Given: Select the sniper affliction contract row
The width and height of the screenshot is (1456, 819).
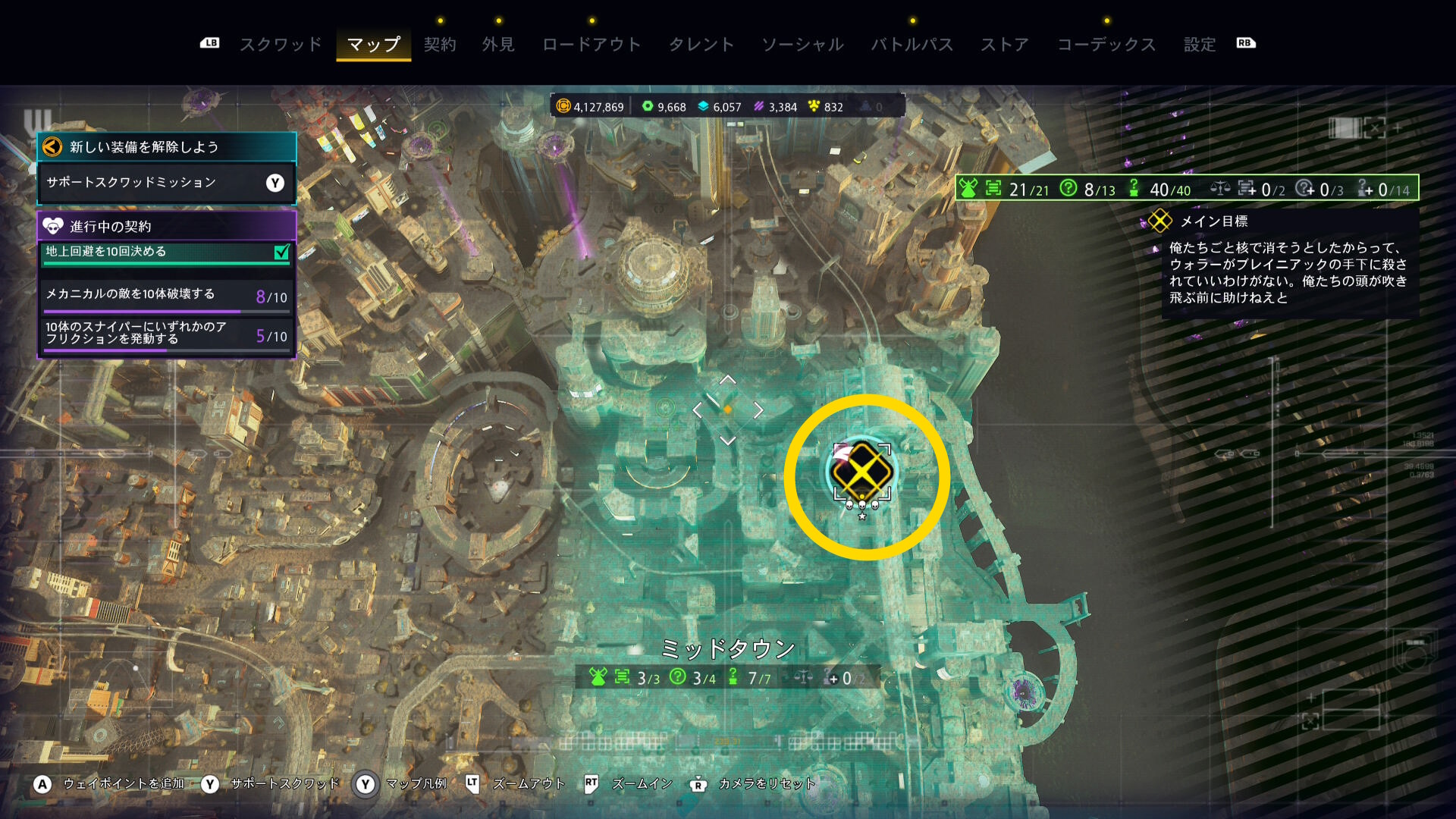Looking at the screenshot, I should 166,334.
